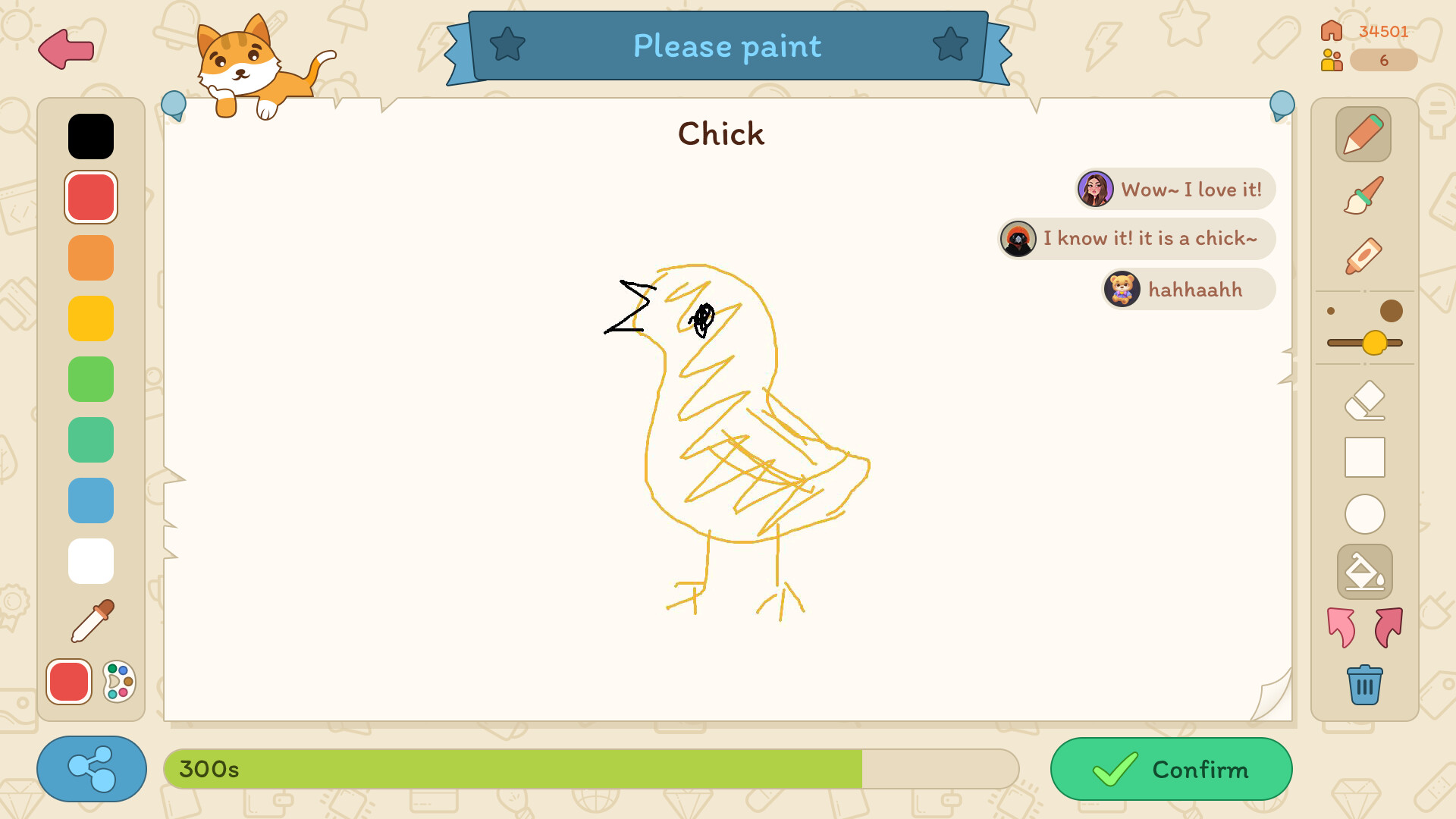The image size is (1456, 819).
Task: Click the share button
Action: [x=91, y=769]
